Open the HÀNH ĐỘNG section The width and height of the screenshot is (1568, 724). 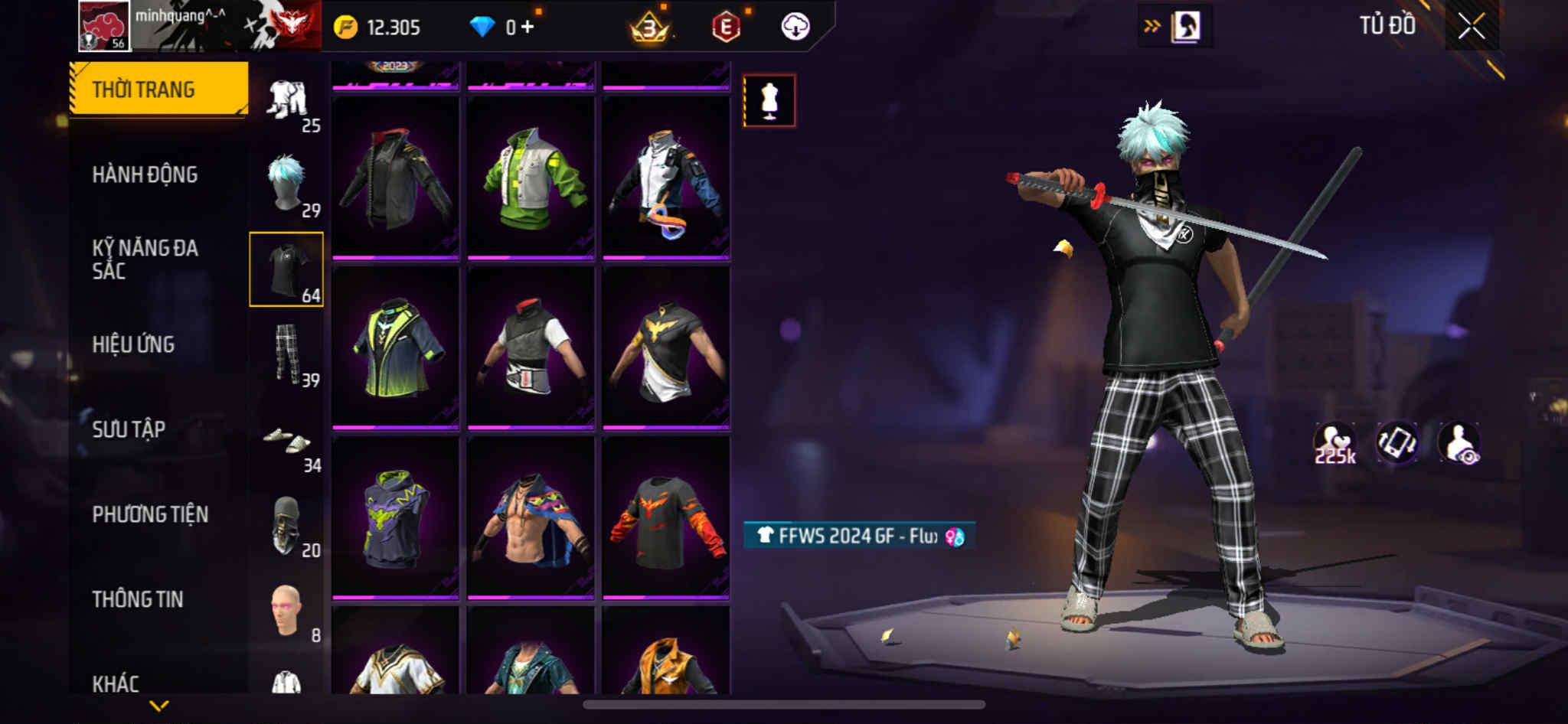tap(145, 174)
